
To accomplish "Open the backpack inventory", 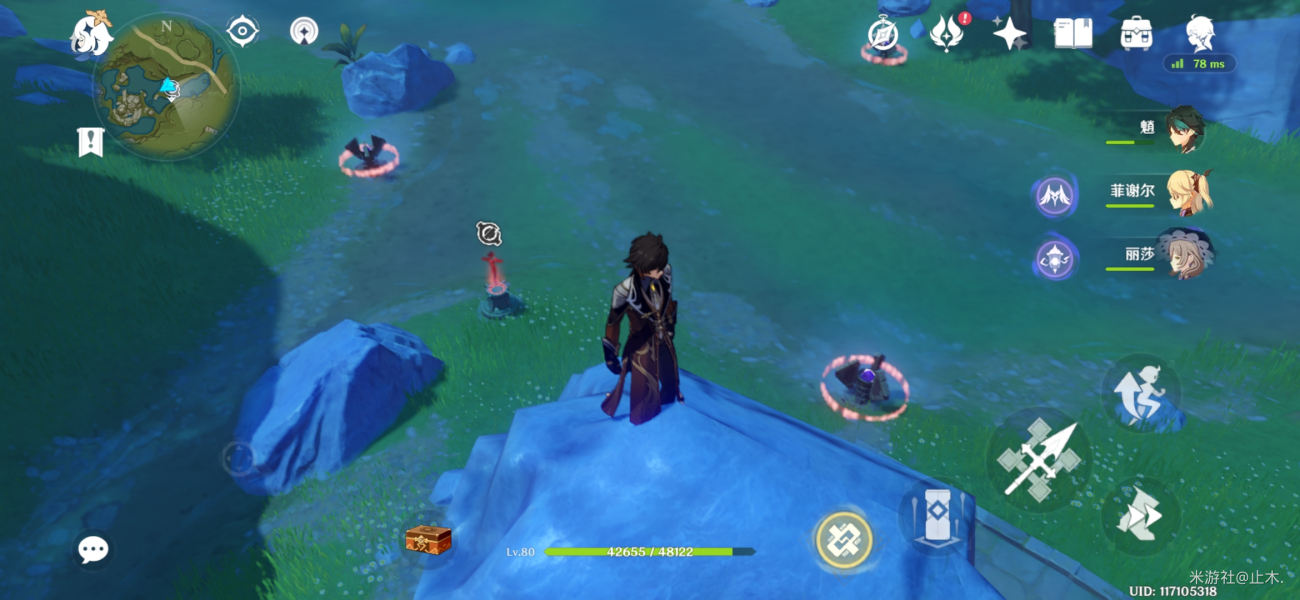I will (1136, 34).
